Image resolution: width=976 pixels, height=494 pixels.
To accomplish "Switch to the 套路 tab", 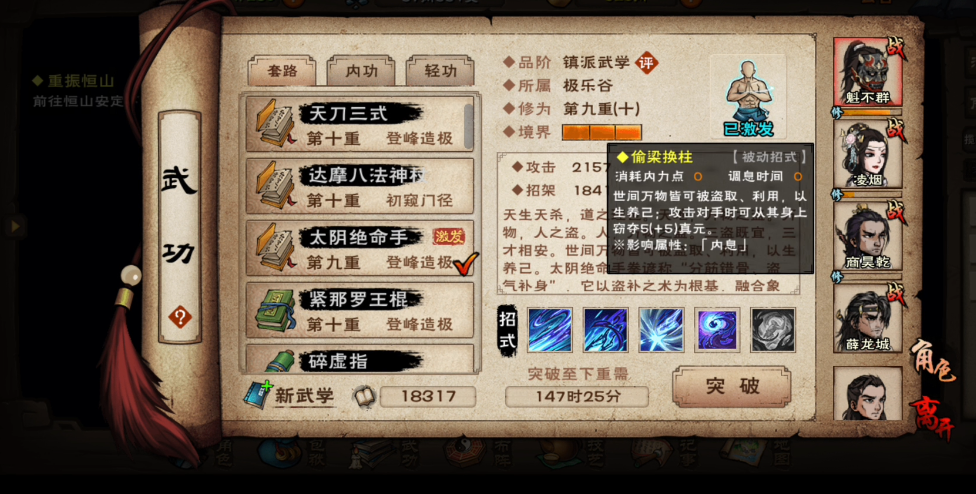I will coord(282,71).
